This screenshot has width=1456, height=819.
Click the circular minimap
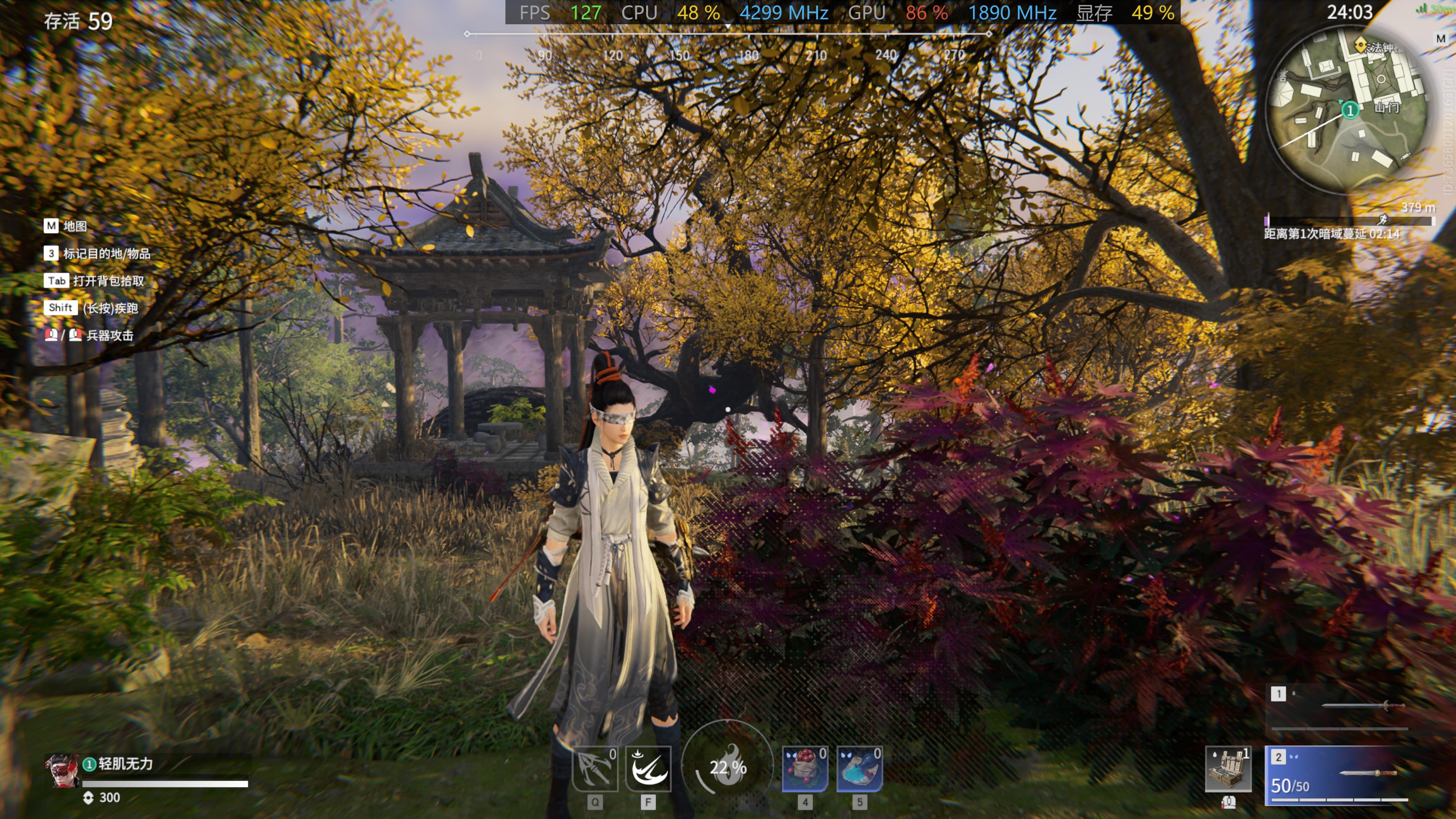point(1348,107)
